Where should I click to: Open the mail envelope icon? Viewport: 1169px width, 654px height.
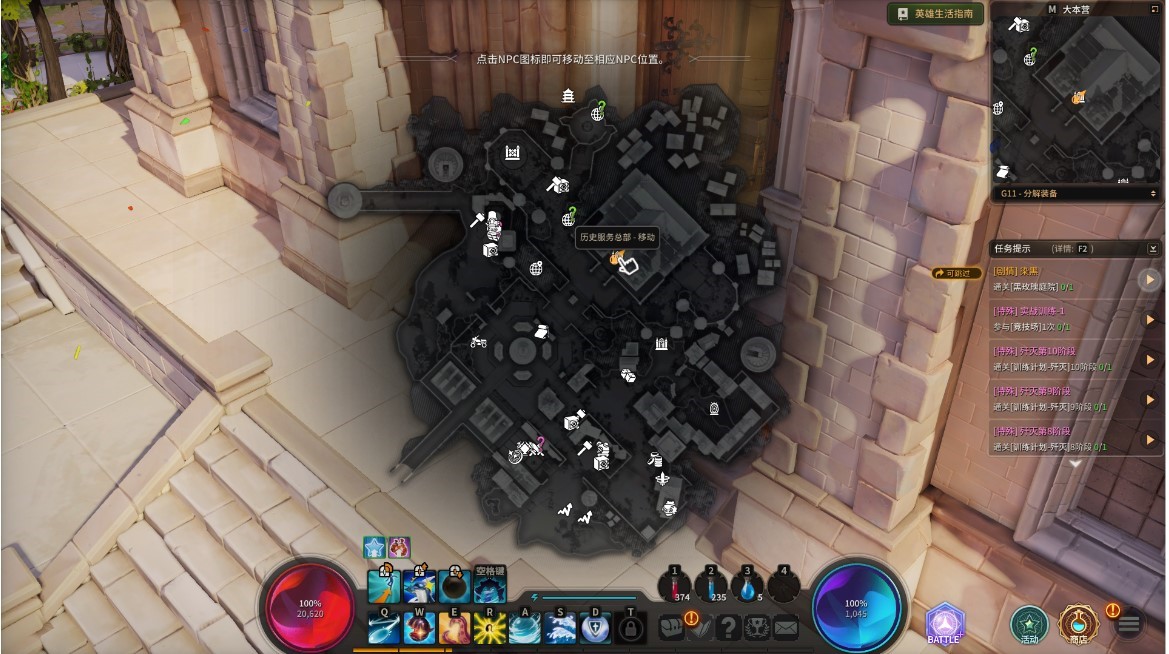[x=786, y=628]
